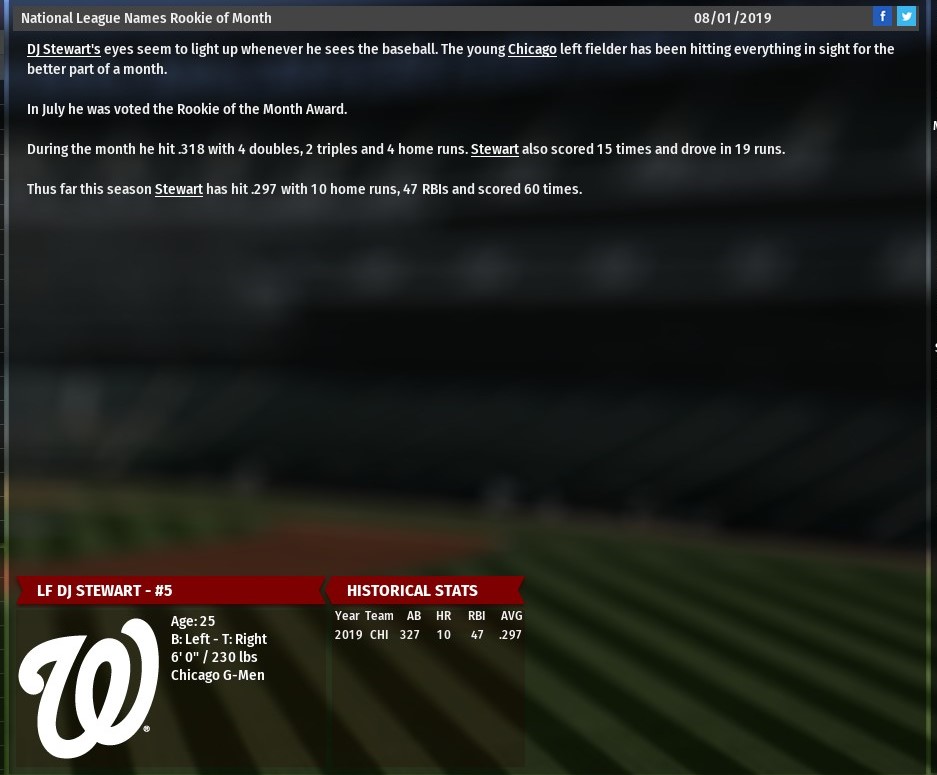This screenshot has height=775, width=937.
Task: Follow the Chicago team link
Action: tap(532, 49)
